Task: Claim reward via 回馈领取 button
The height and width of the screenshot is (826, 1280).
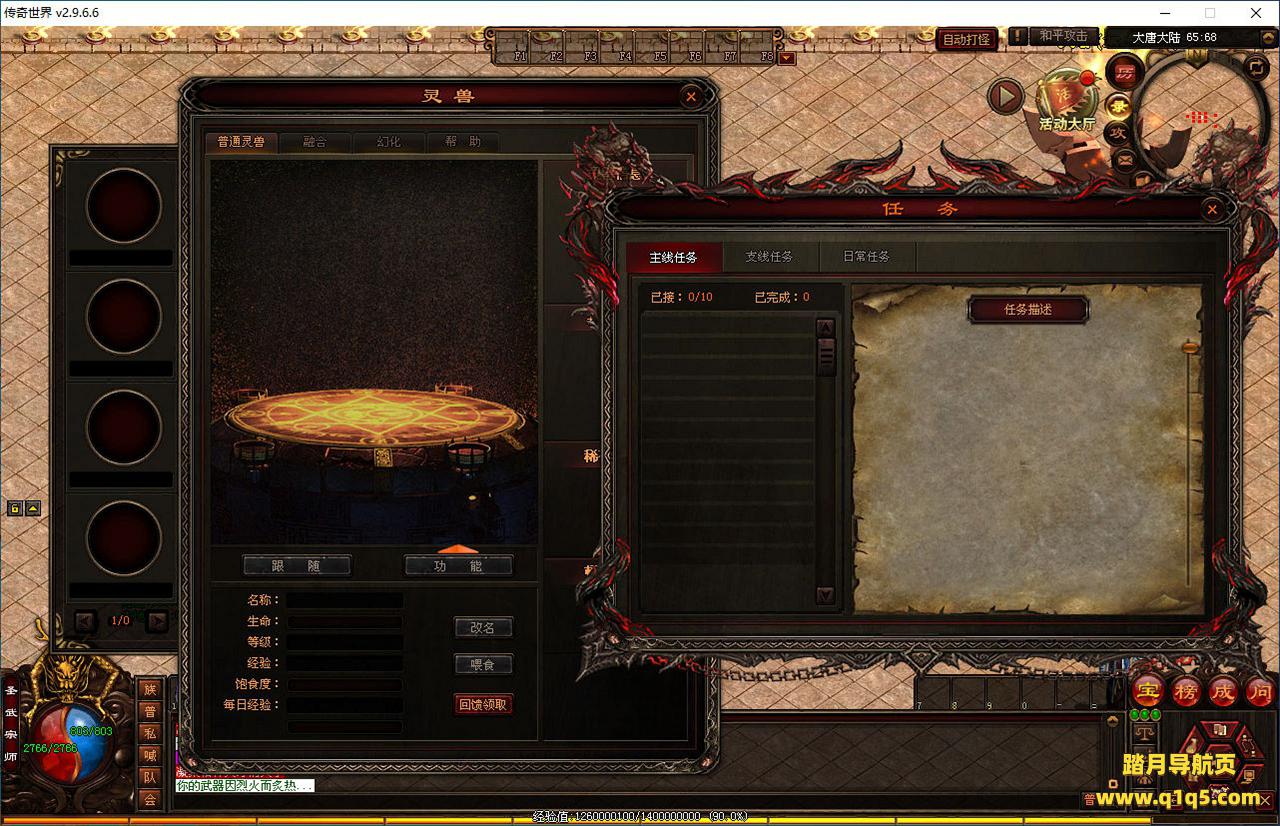Action: click(483, 704)
